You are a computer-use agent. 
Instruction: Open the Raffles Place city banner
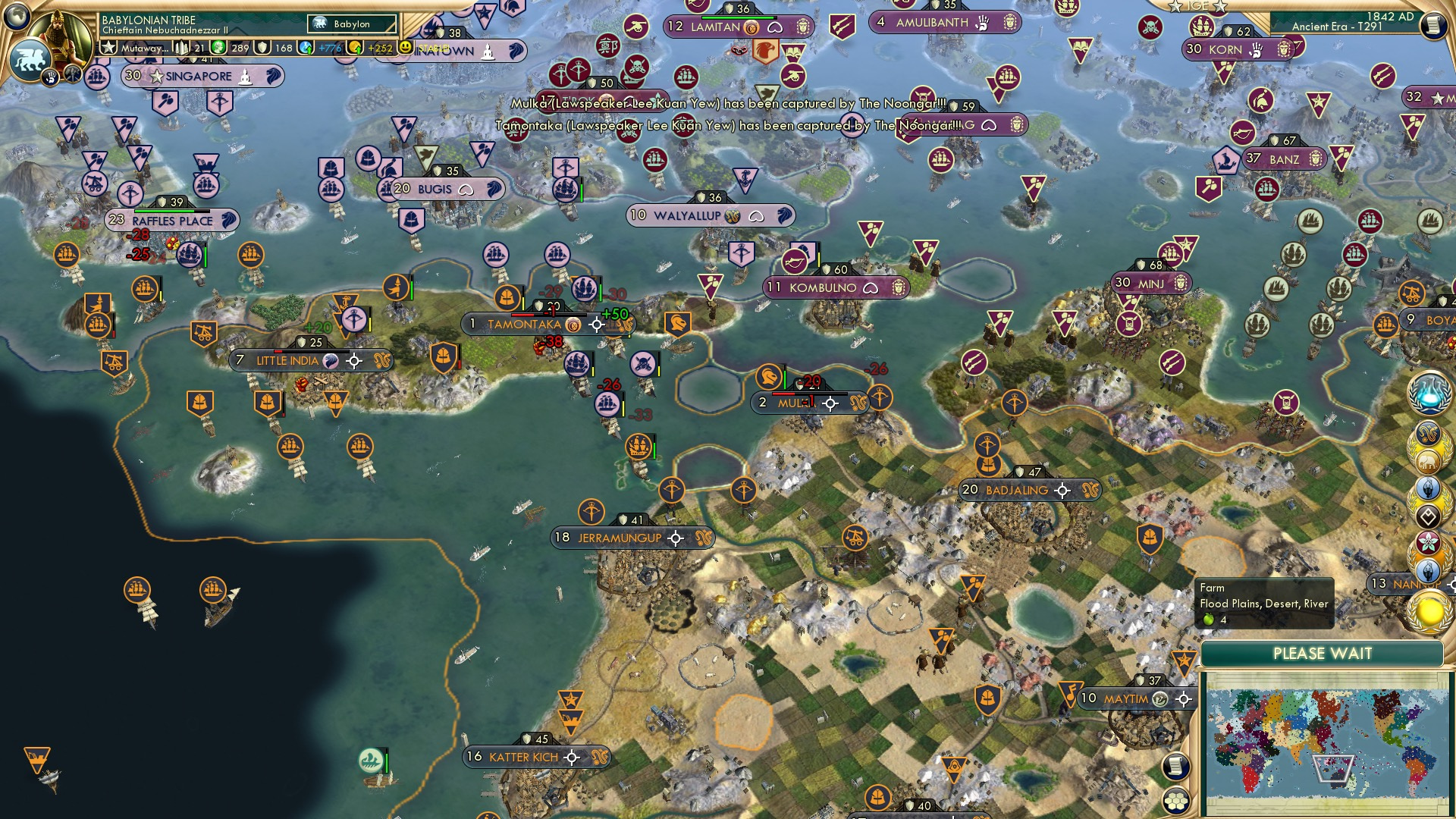[x=172, y=221]
